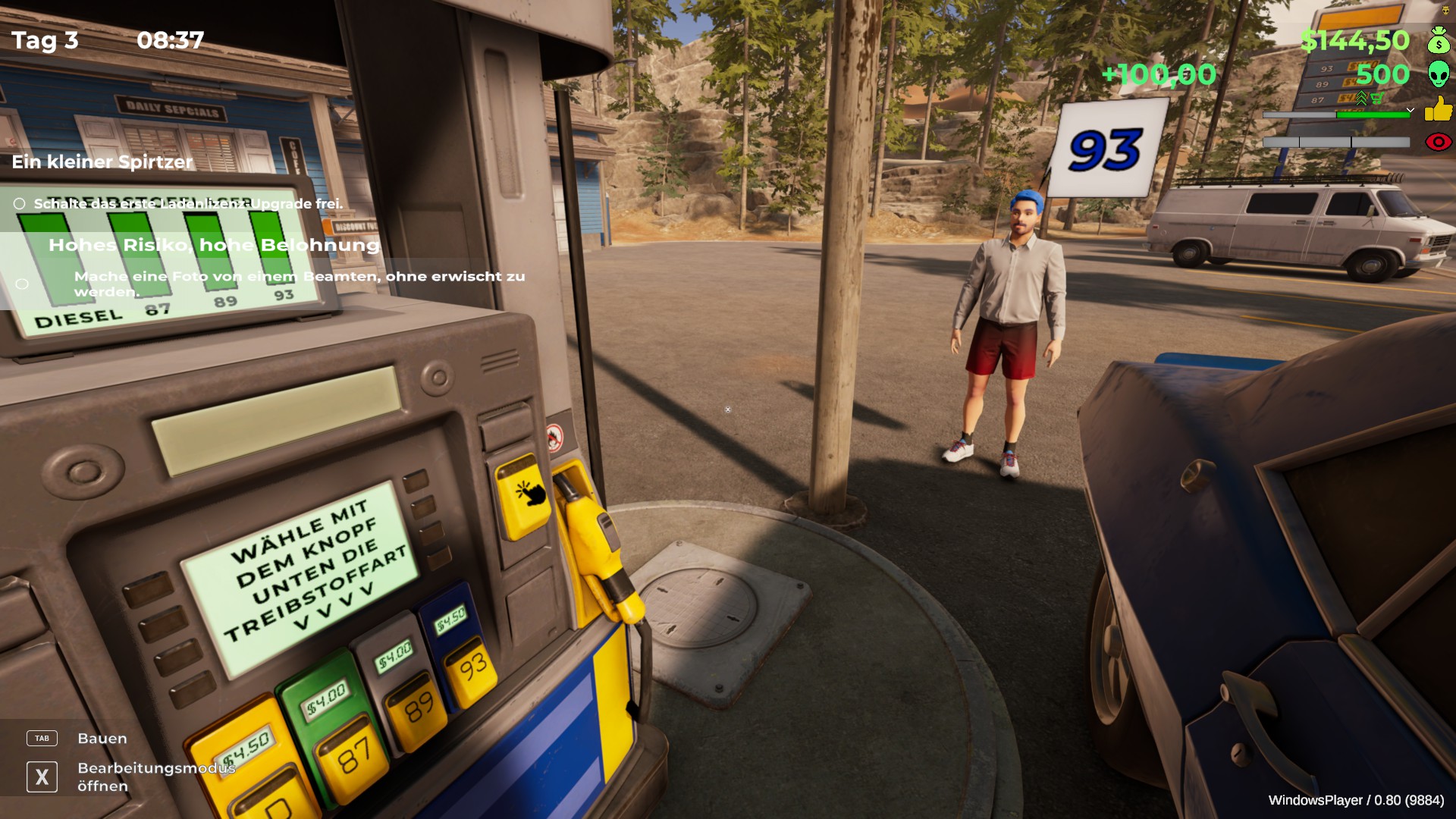1456x819 pixels.
Task: Select the yellow thumbs-up reputation icon
Action: pyautogui.click(x=1438, y=109)
